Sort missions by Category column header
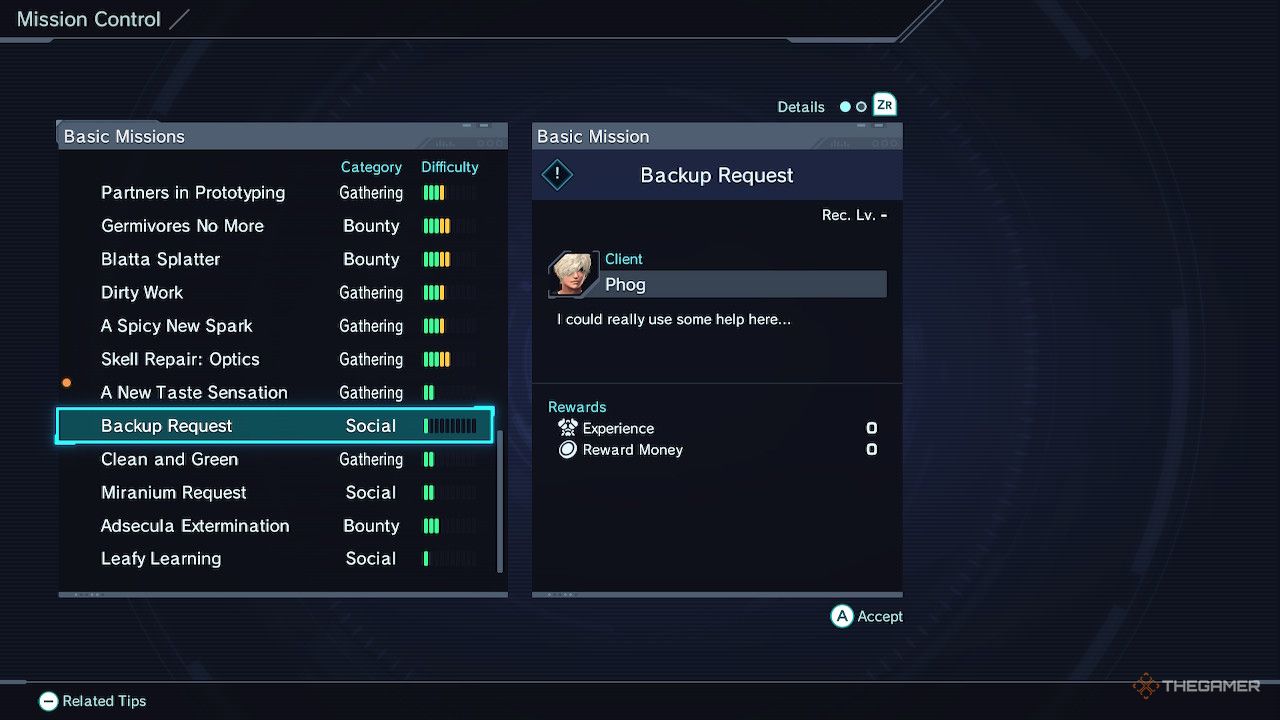 pos(371,167)
